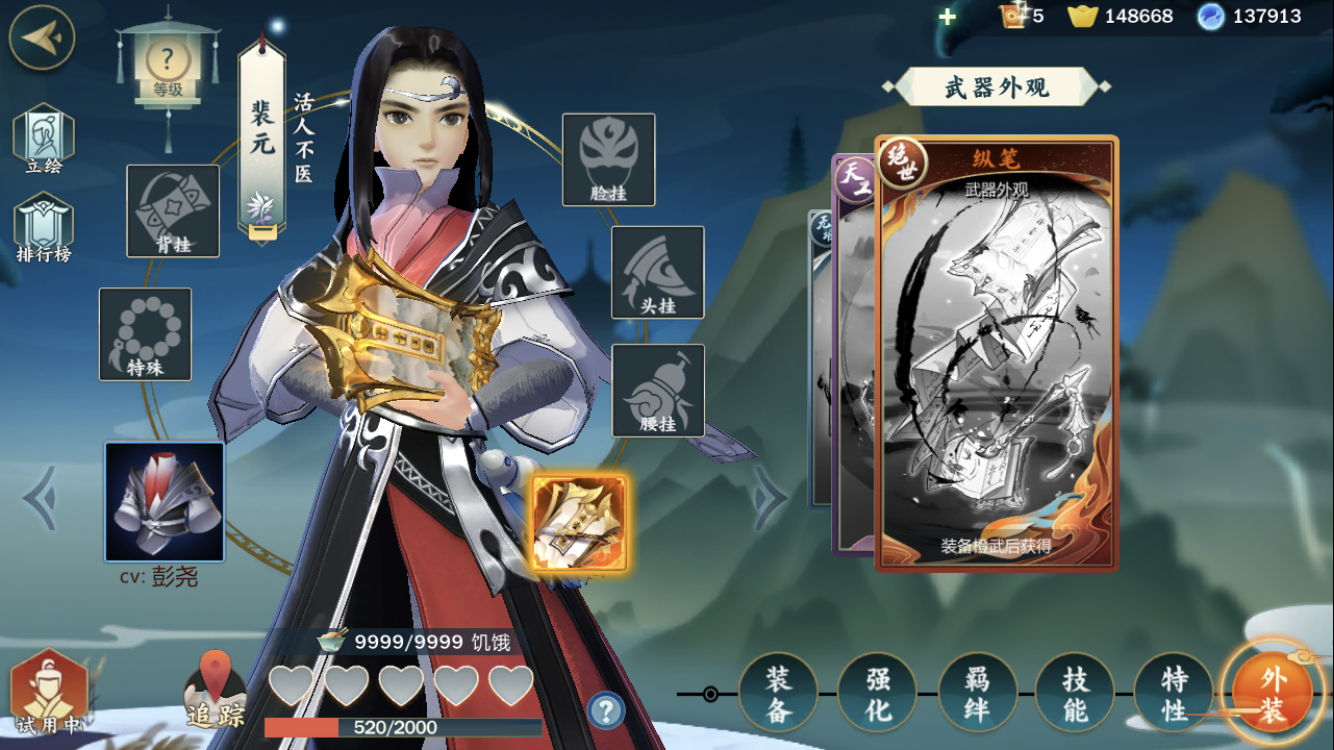
Task: Select the 背挂 back accessory slot
Action: pyautogui.click(x=173, y=210)
